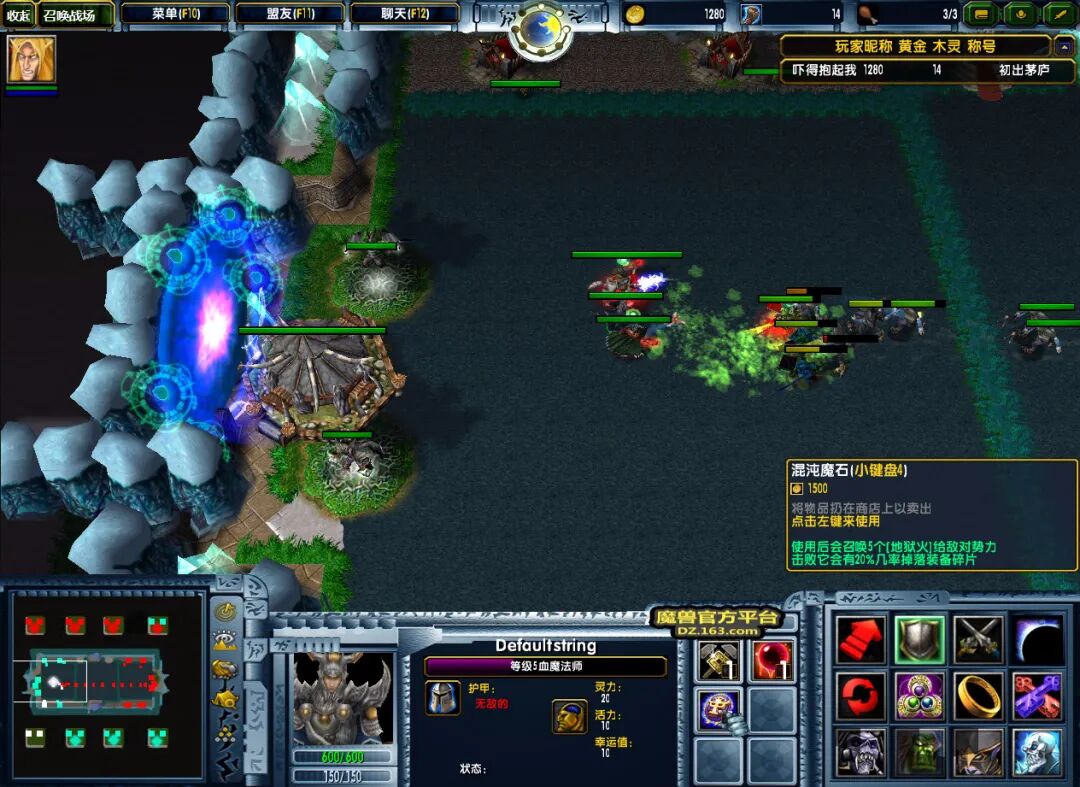This screenshot has height=787, width=1080.
Task: Select the green-bordered shield ability
Action: (x=919, y=640)
